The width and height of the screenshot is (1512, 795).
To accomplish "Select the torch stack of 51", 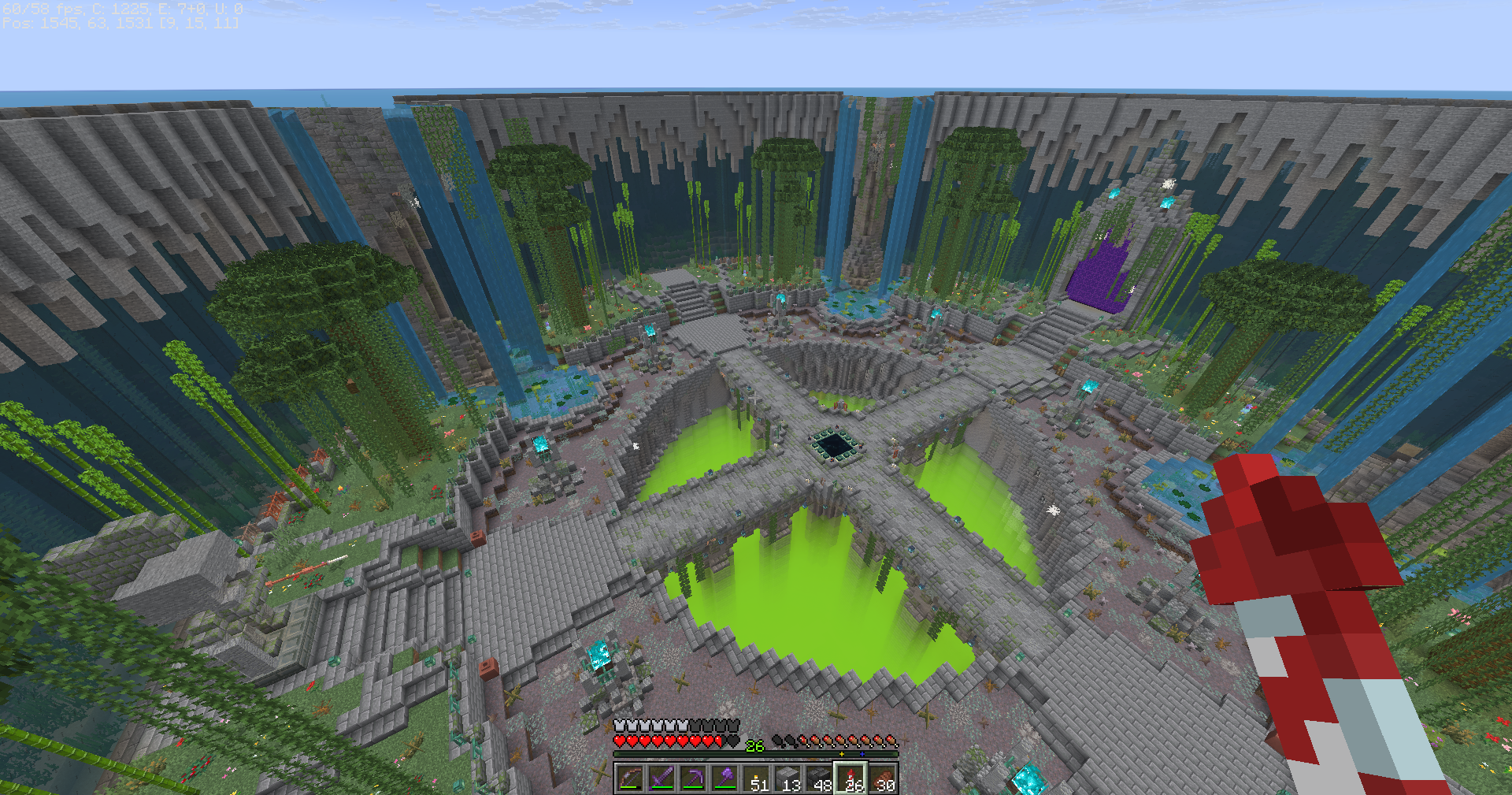I will (x=756, y=778).
